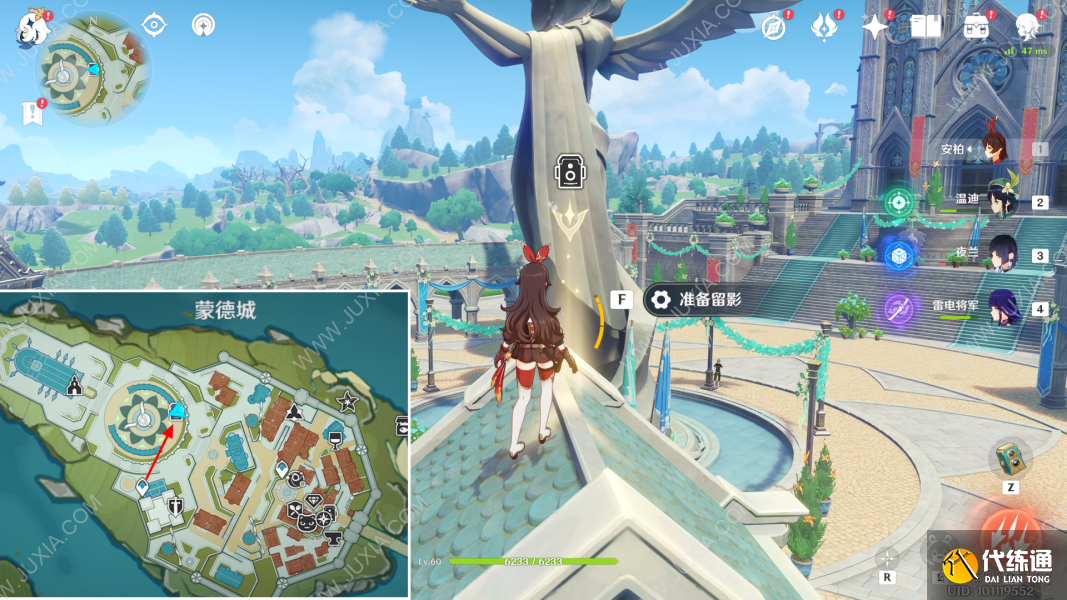Open the inventory backpack icon
Screen dimensions: 1067x600
pos(976,27)
